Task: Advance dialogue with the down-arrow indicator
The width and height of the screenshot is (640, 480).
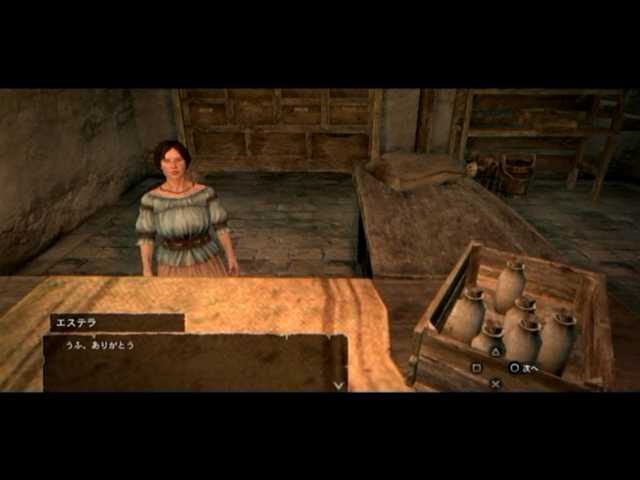Action: tap(338, 384)
